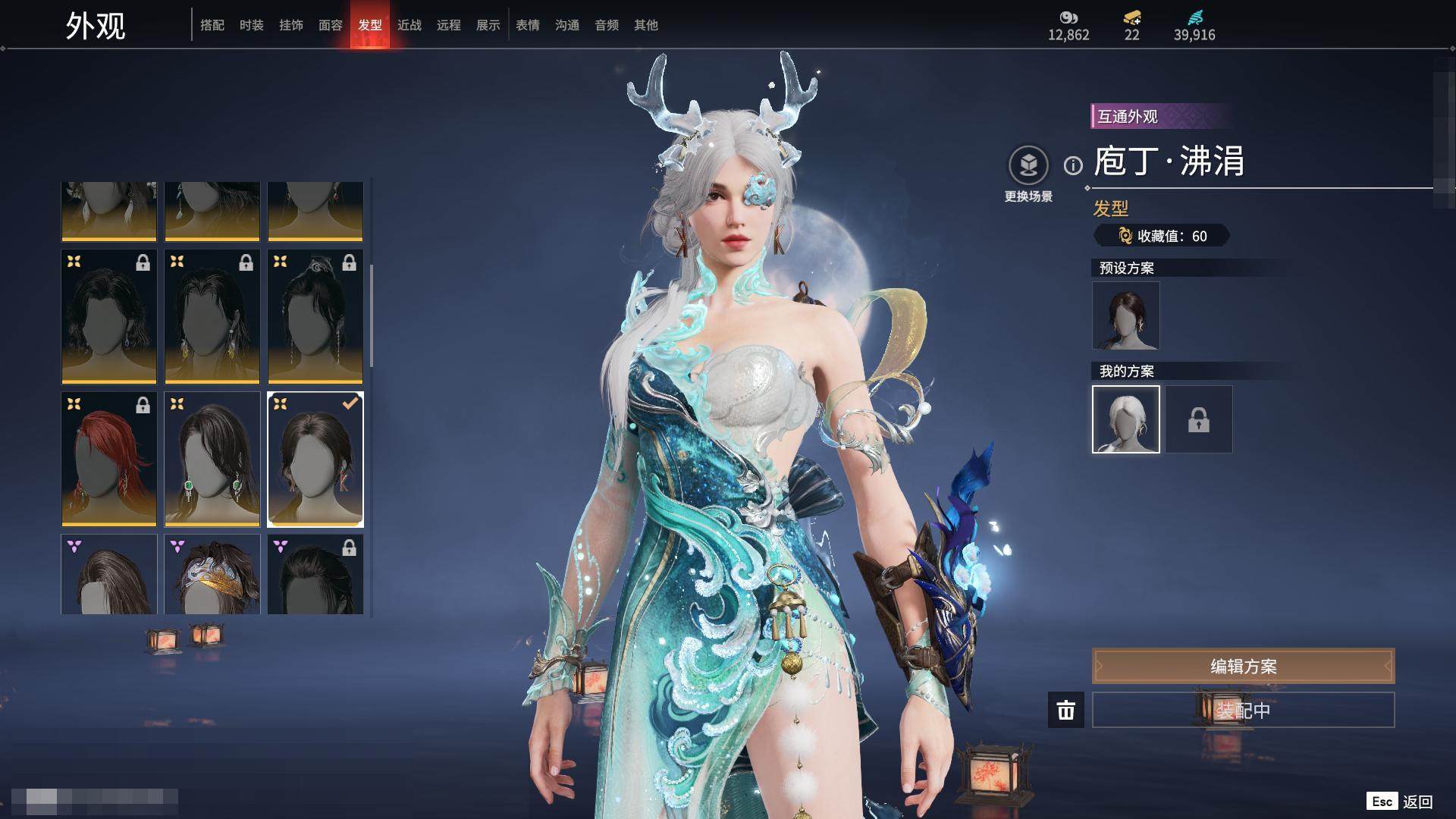Switch to the 远程 tab
The width and height of the screenshot is (1456, 819).
click(449, 25)
